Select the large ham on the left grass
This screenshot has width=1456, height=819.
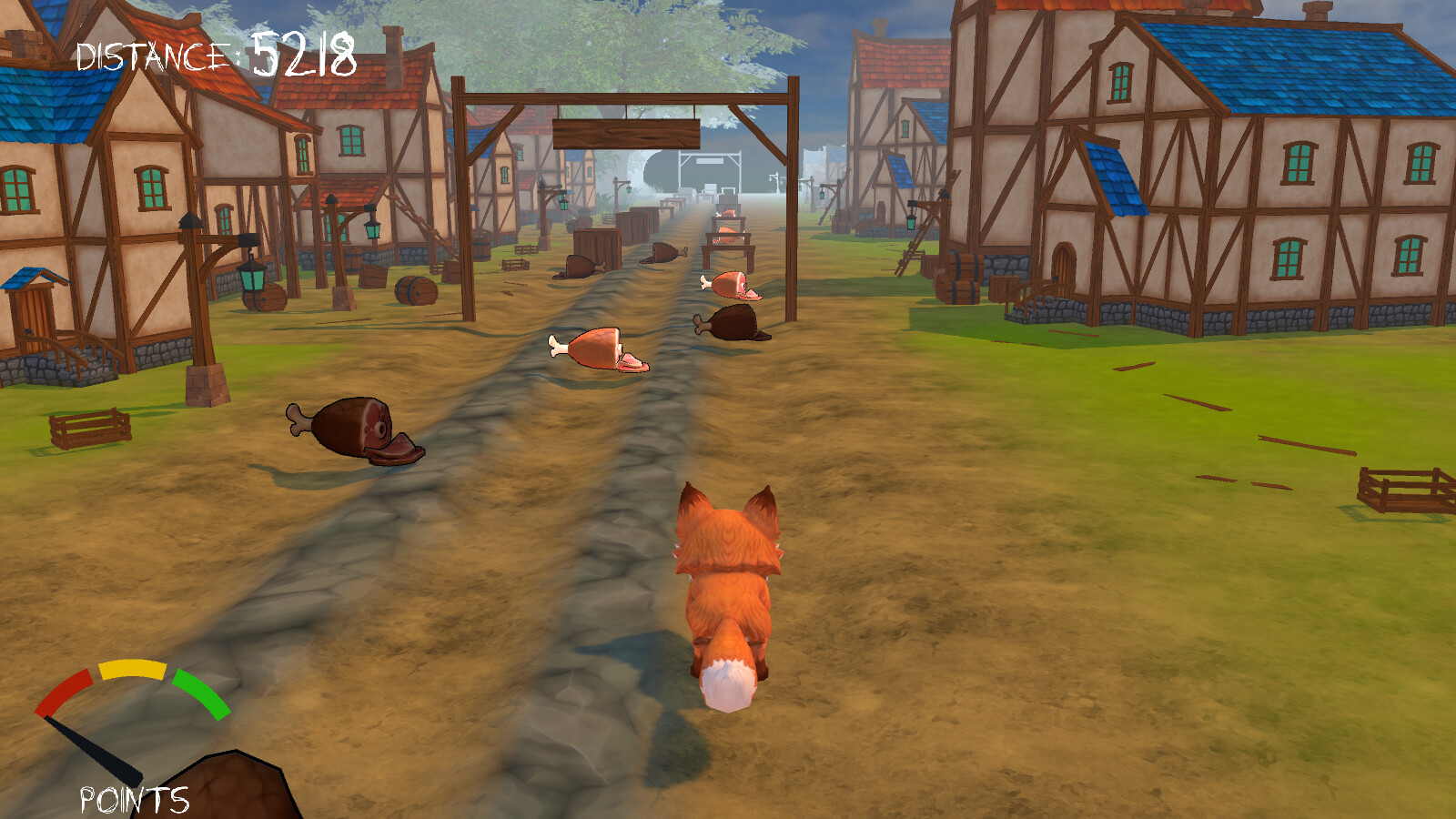(x=350, y=428)
